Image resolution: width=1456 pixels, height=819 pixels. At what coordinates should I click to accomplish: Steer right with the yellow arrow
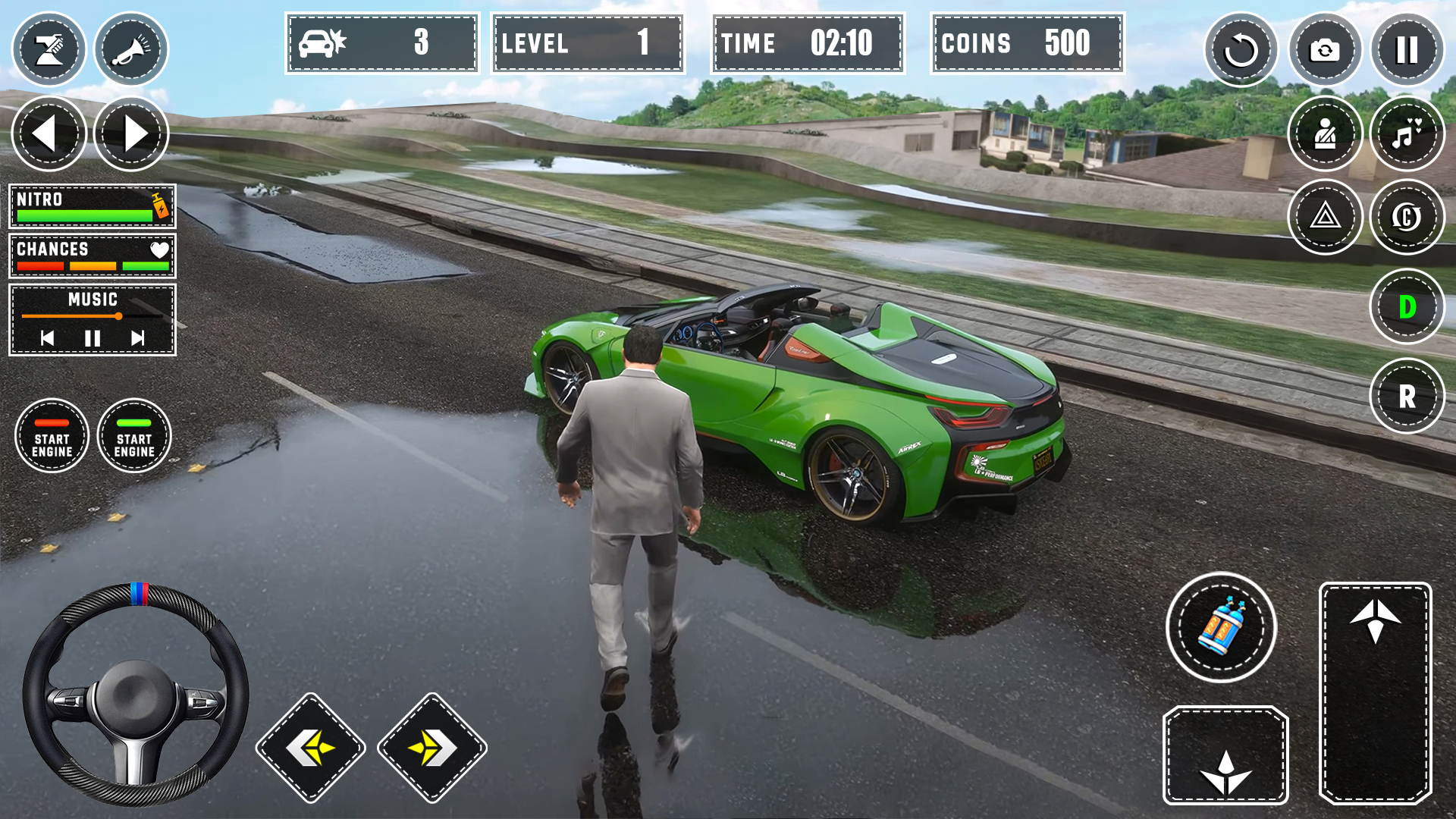pos(432,748)
